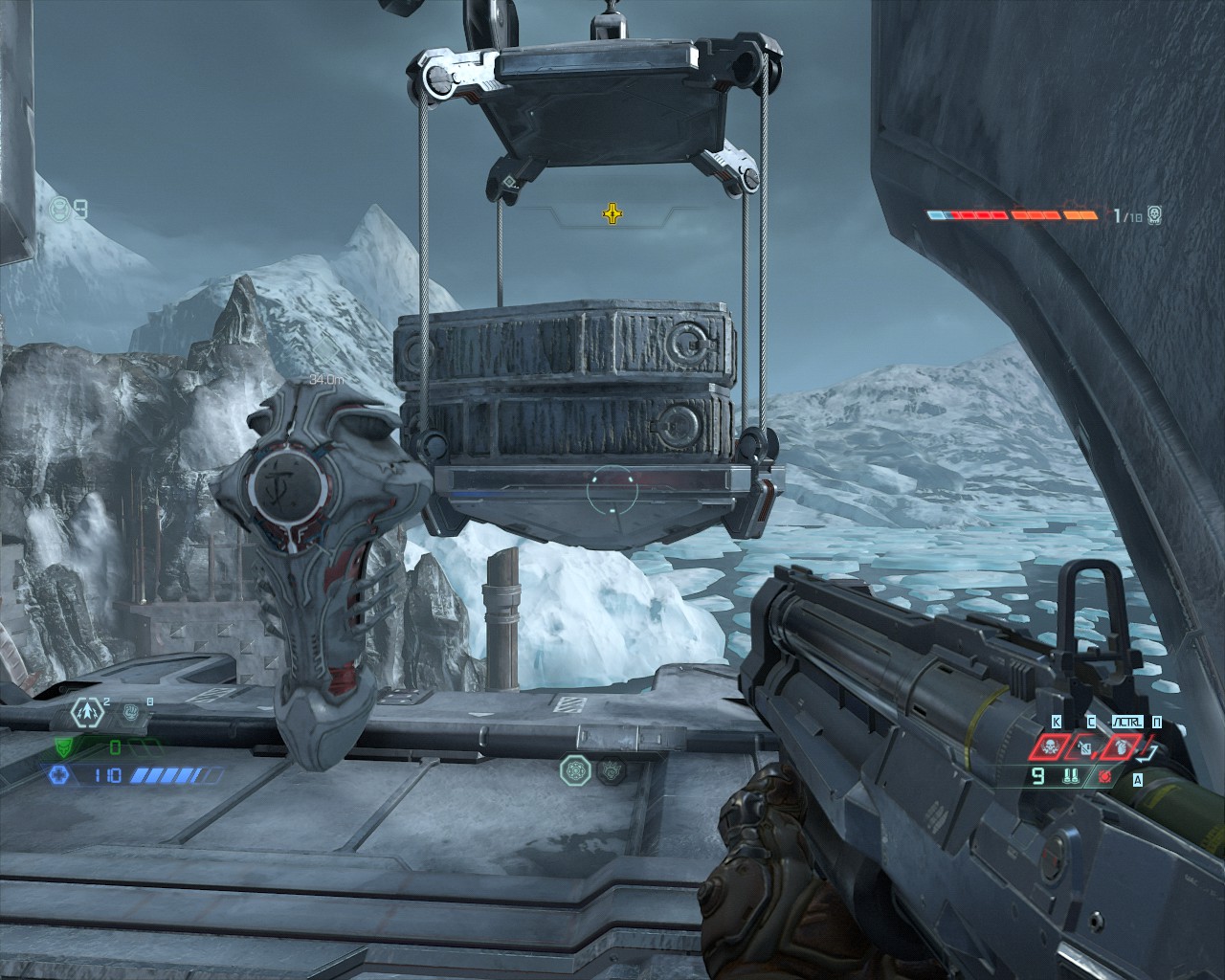
Task: Choose the highlighted octagonal rune icon
Action: pos(577,768)
